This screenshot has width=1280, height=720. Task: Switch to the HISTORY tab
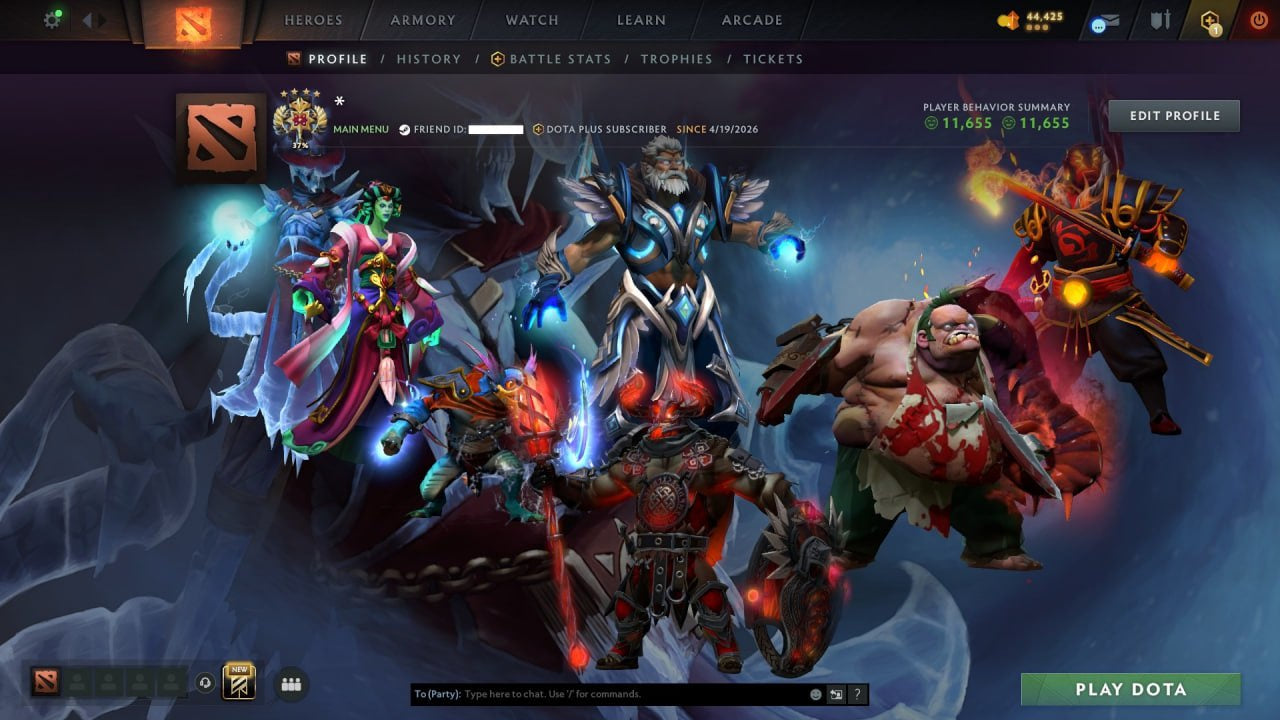coord(428,59)
